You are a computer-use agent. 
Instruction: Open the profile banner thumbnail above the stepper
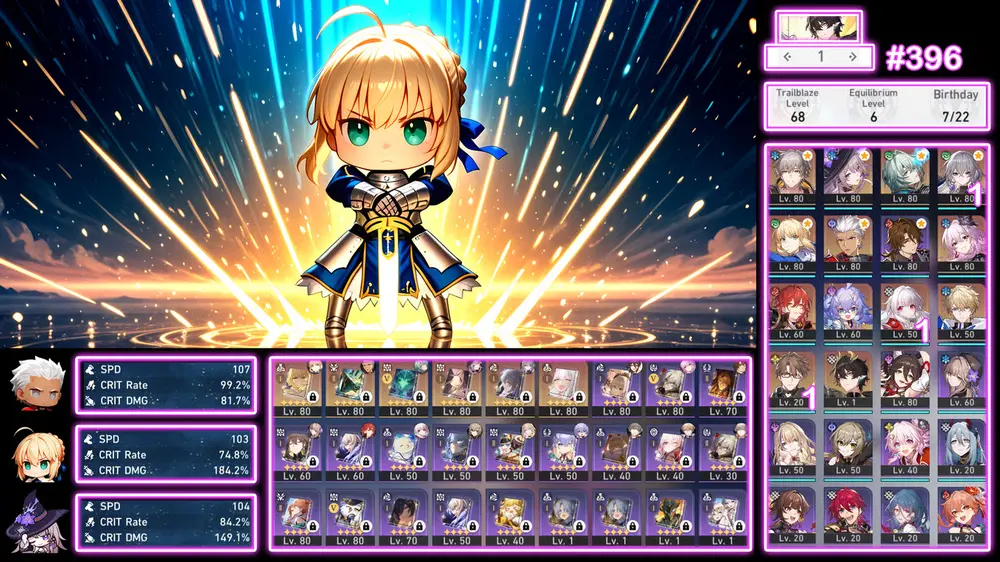tap(818, 26)
